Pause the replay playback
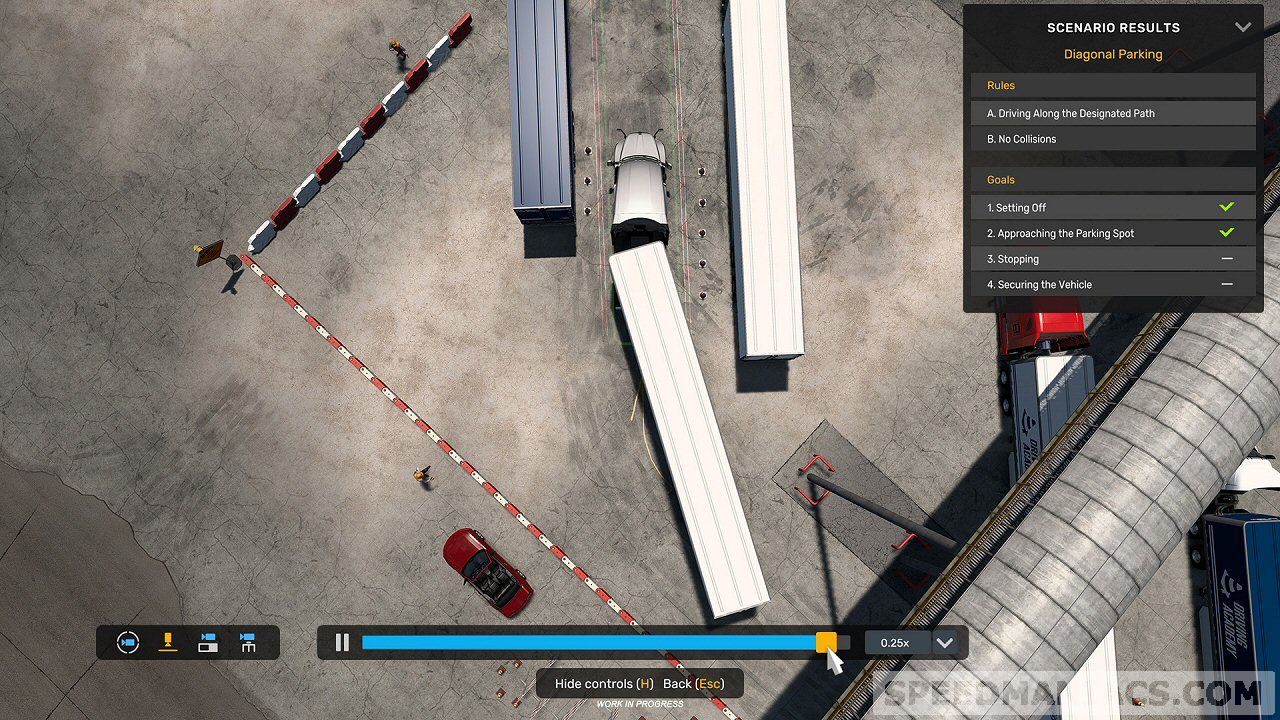The image size is (1280, 720). 342,642
